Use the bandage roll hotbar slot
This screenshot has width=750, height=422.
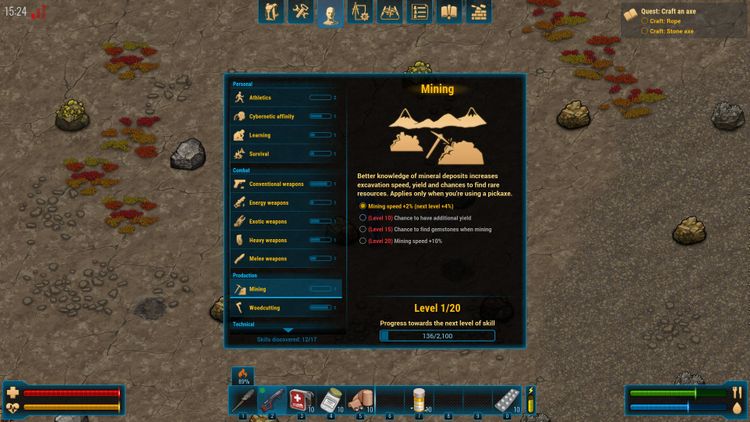(x=361, y=400)
